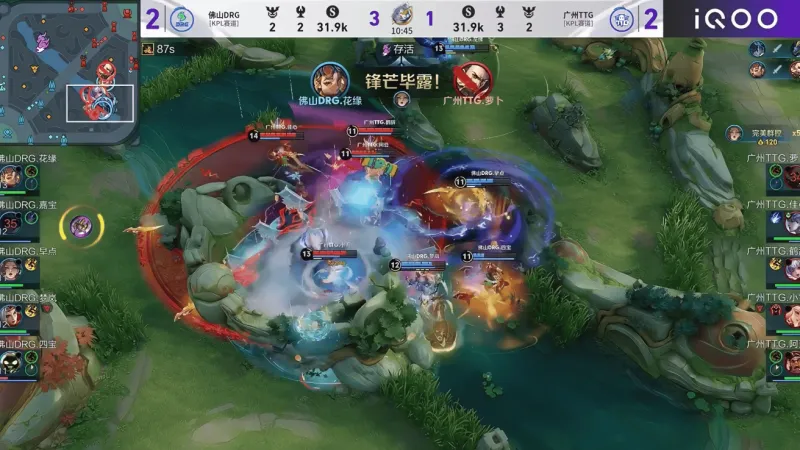Click the 完美群控 highlight card
The height and width of the screenshot is (450, 800).
762,135
